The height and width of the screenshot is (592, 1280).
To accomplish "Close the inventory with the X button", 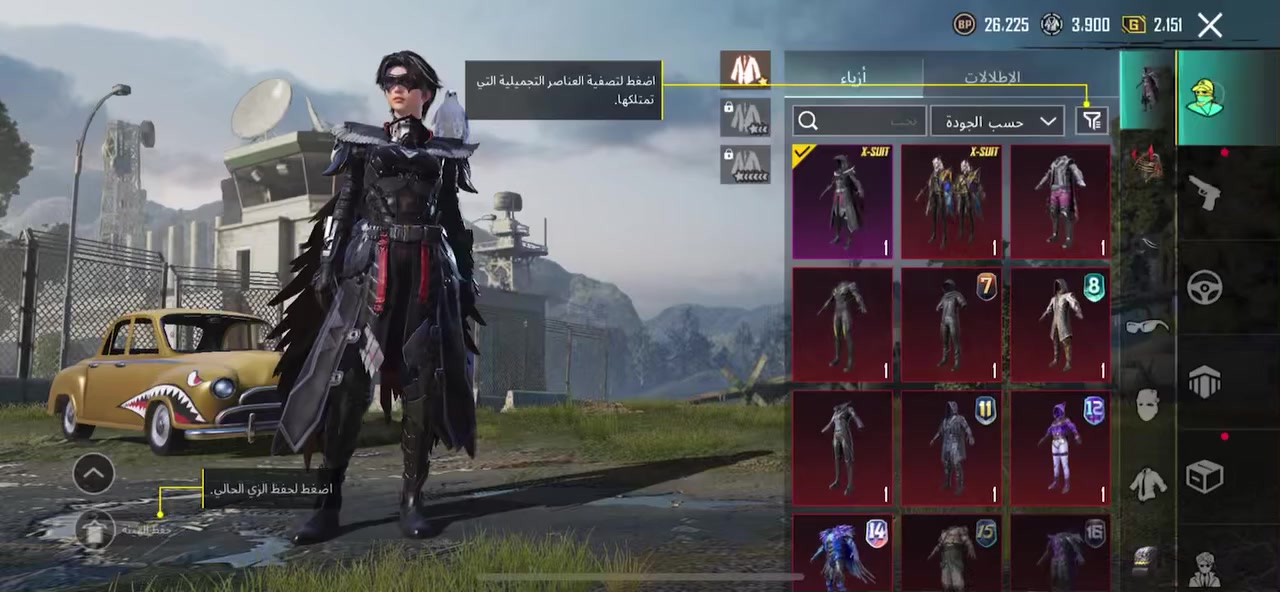I will 1210,25.
